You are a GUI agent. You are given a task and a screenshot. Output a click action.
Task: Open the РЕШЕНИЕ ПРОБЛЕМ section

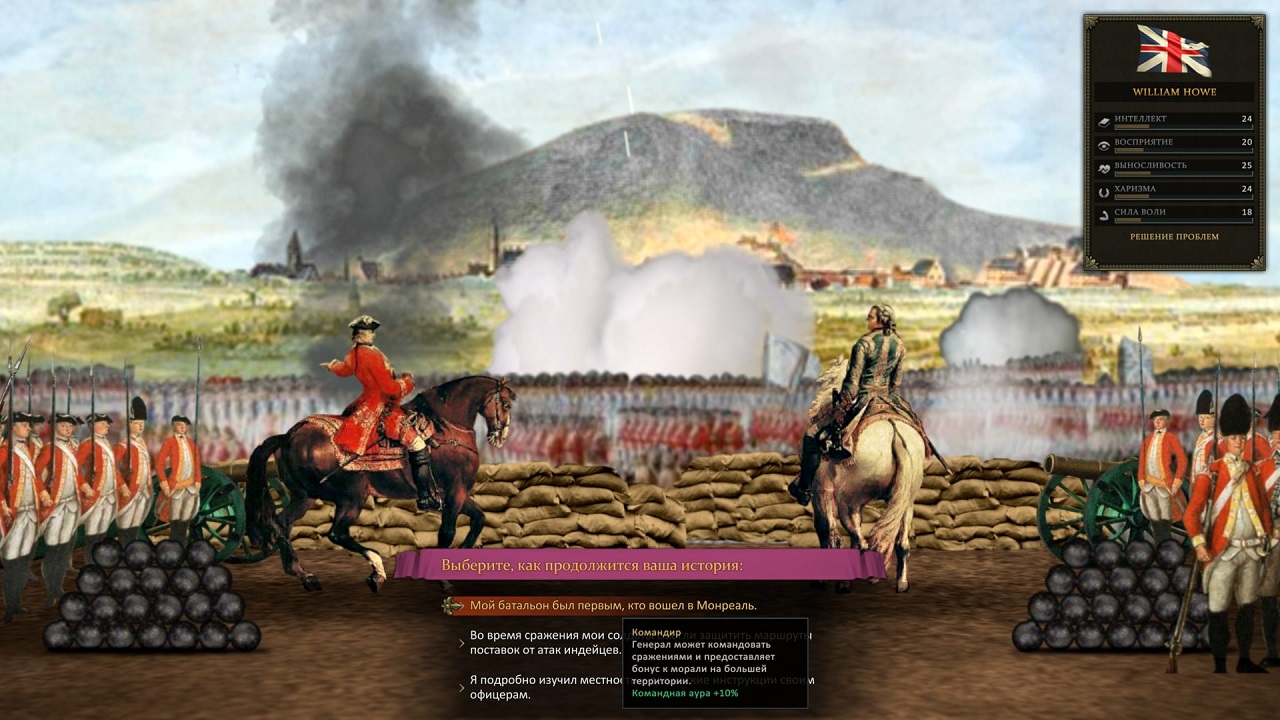pos(1175,237)
